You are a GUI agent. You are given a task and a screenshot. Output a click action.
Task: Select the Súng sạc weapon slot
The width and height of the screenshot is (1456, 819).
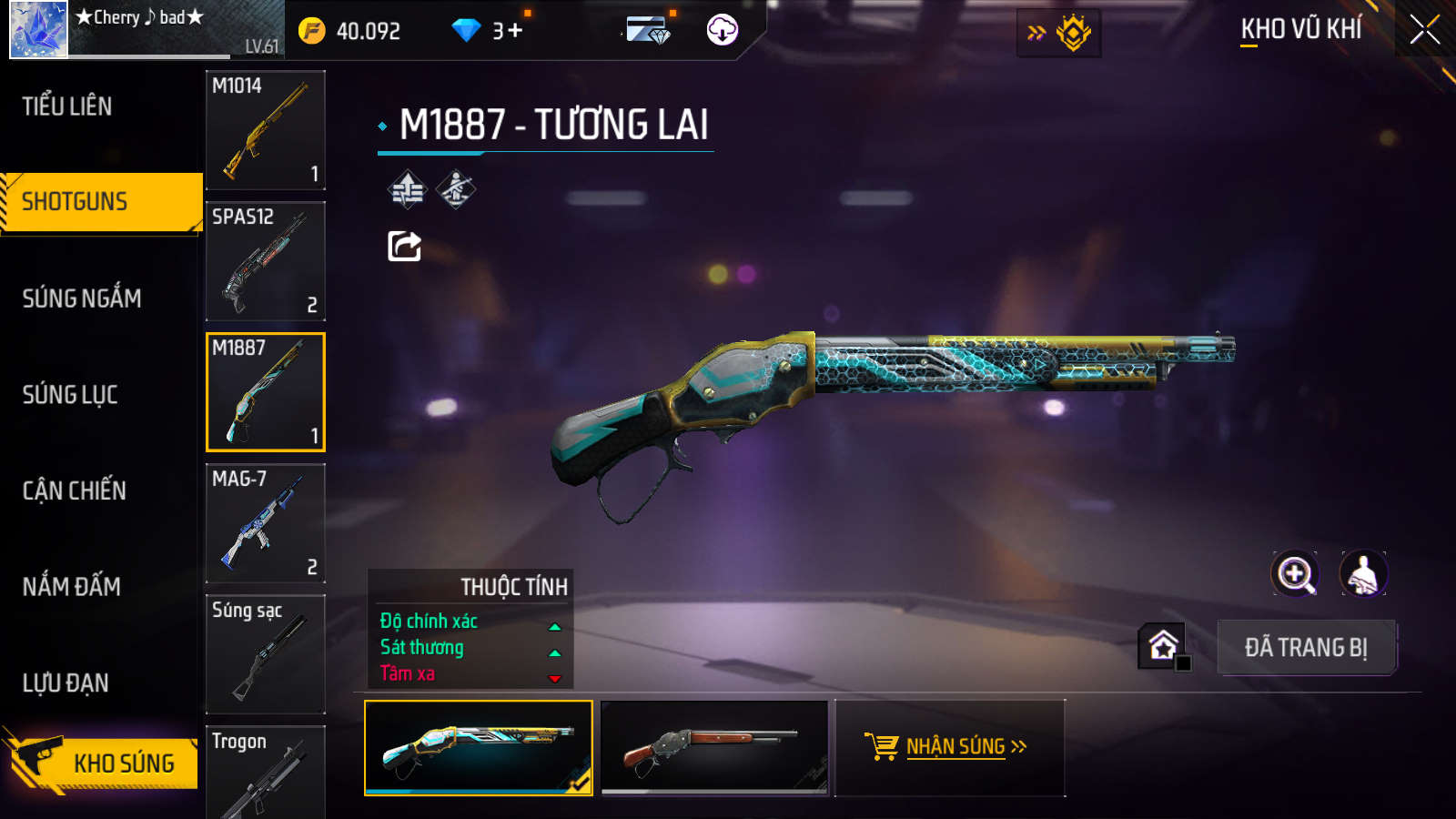(266, 654)
